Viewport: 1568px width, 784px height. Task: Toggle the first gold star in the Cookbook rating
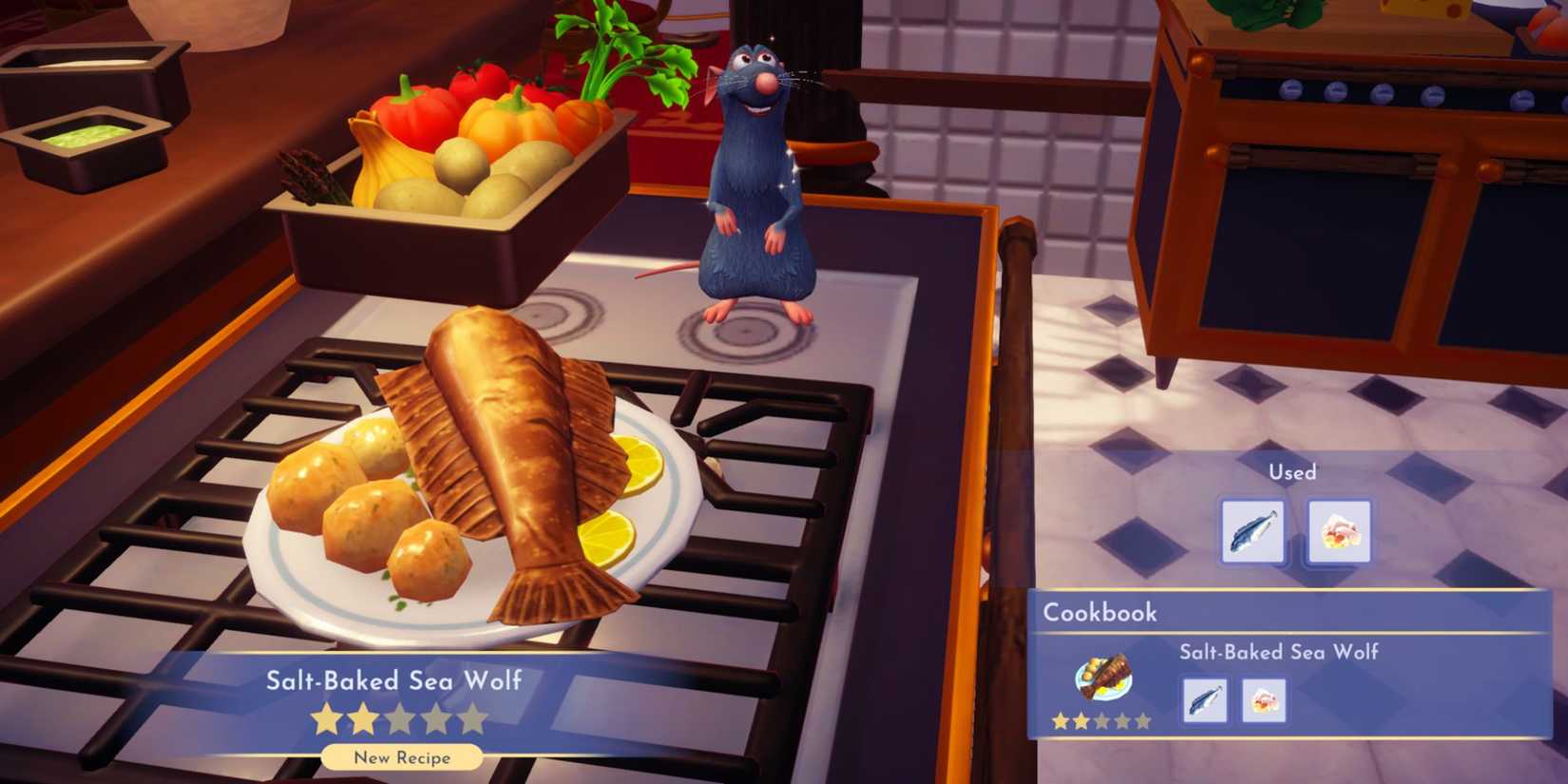coord(1058,721)
